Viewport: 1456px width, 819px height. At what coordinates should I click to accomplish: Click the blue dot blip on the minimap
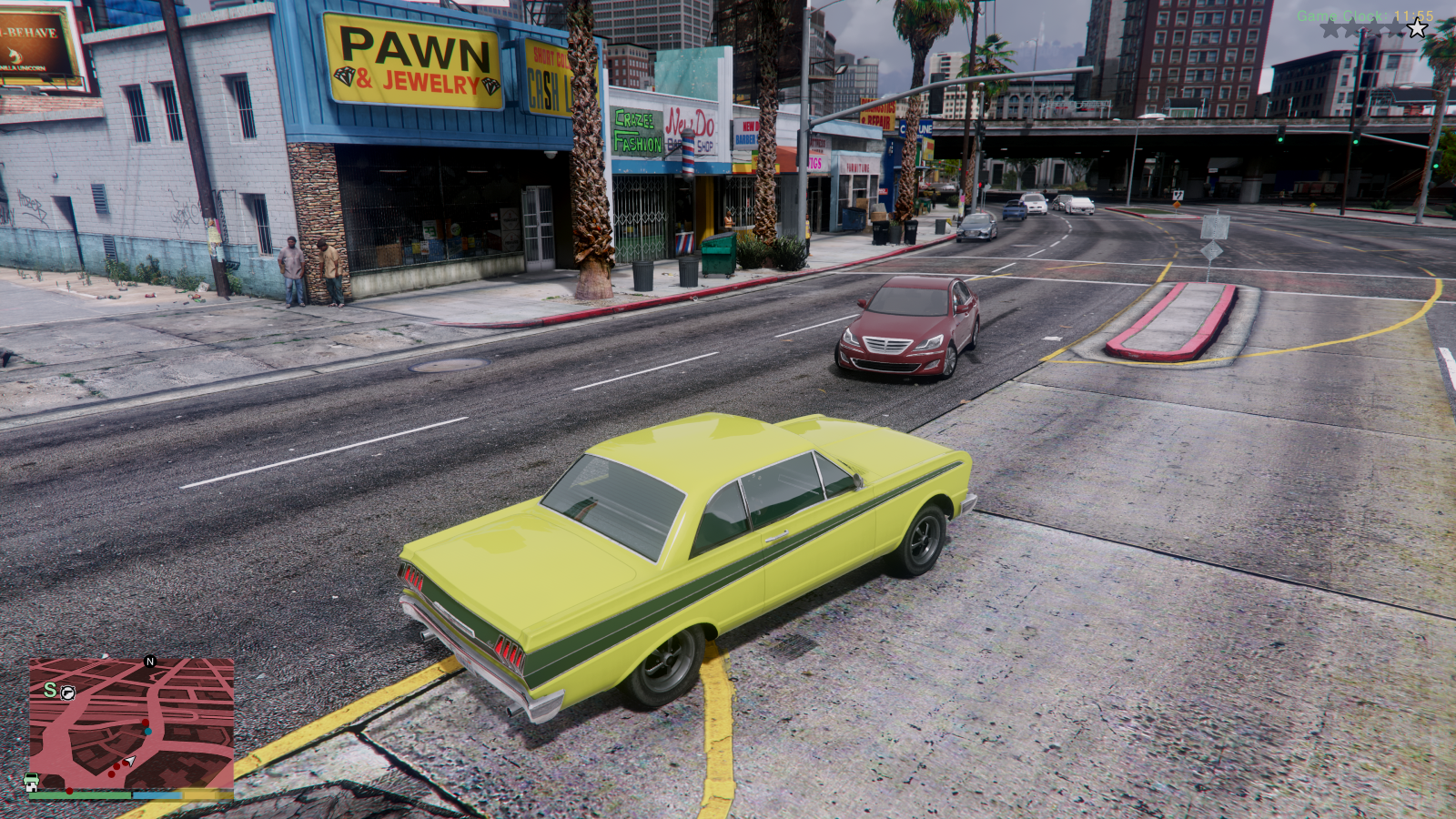[x=147, y=731]
